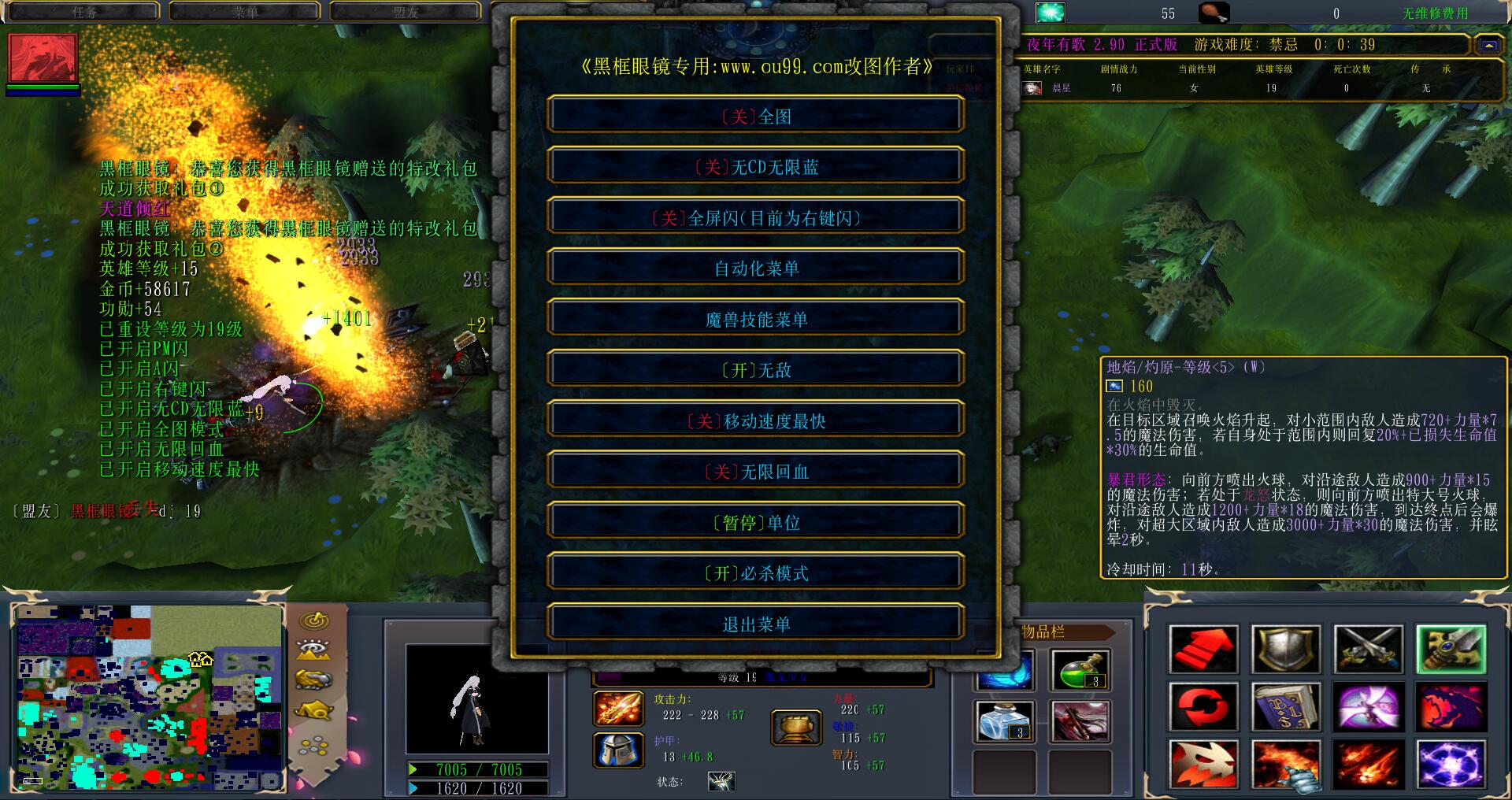The image size is (1512, 800).
Task: Toggle the 移动速度最快 speed option
Action: click(x=756, y=421)
